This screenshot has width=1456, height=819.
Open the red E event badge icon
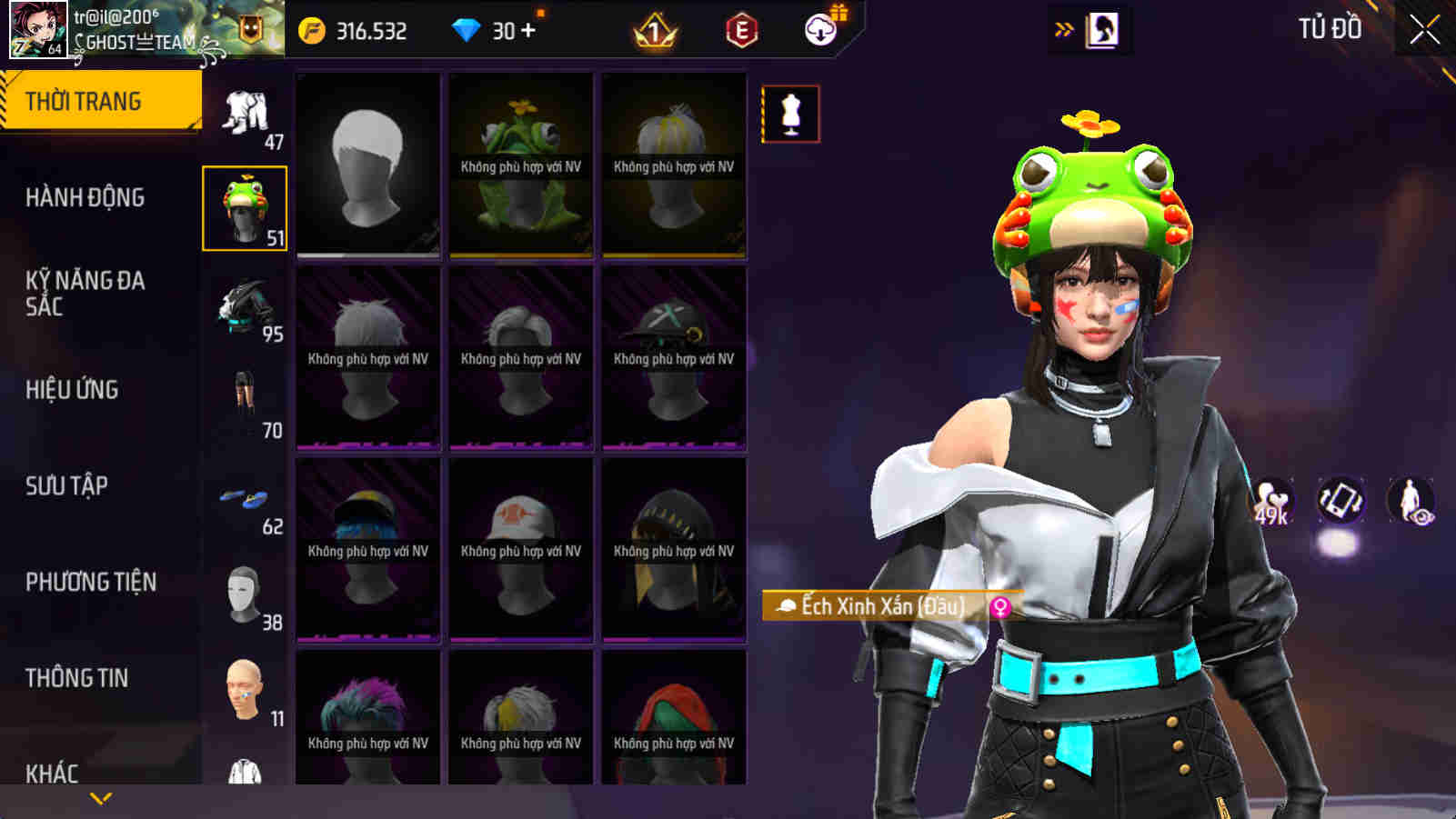[x=741, y=28]
